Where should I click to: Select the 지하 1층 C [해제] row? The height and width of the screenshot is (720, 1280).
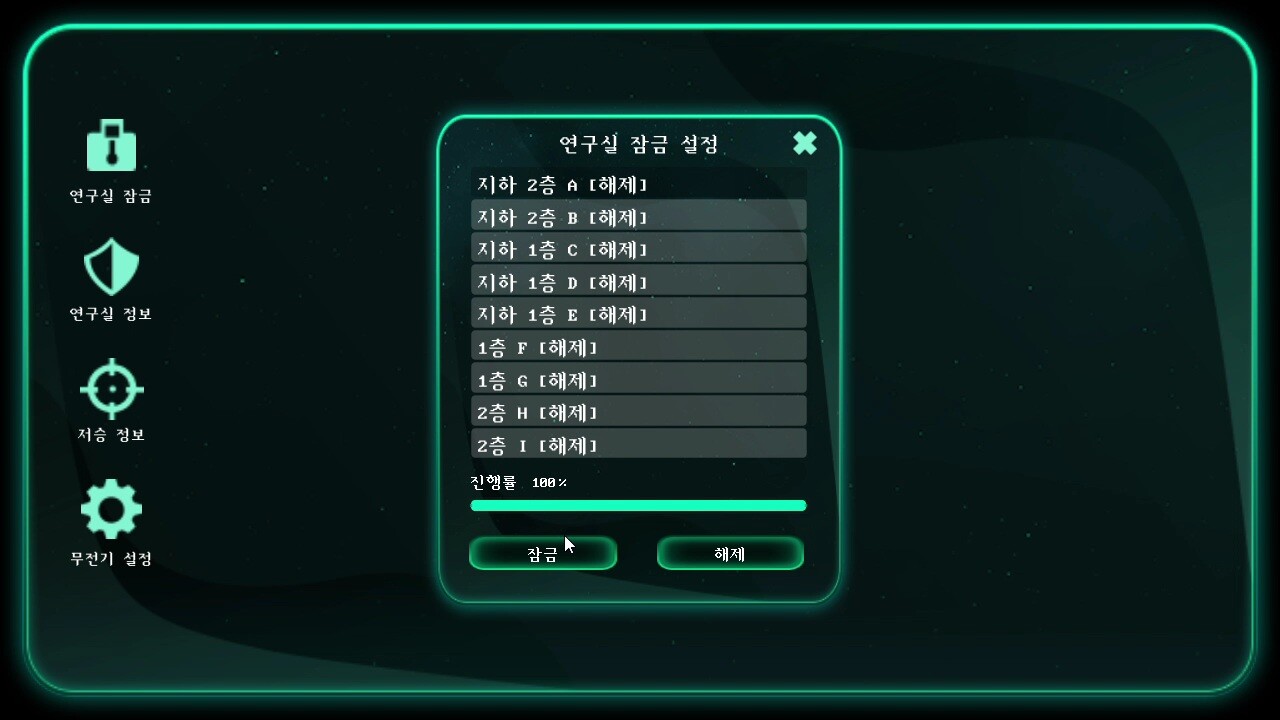(638, 249)
